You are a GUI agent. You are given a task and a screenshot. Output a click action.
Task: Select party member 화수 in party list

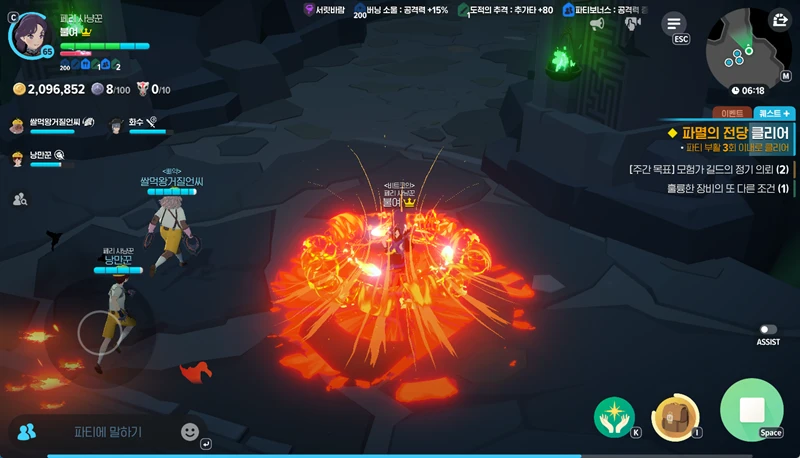[x=135, y=124]
